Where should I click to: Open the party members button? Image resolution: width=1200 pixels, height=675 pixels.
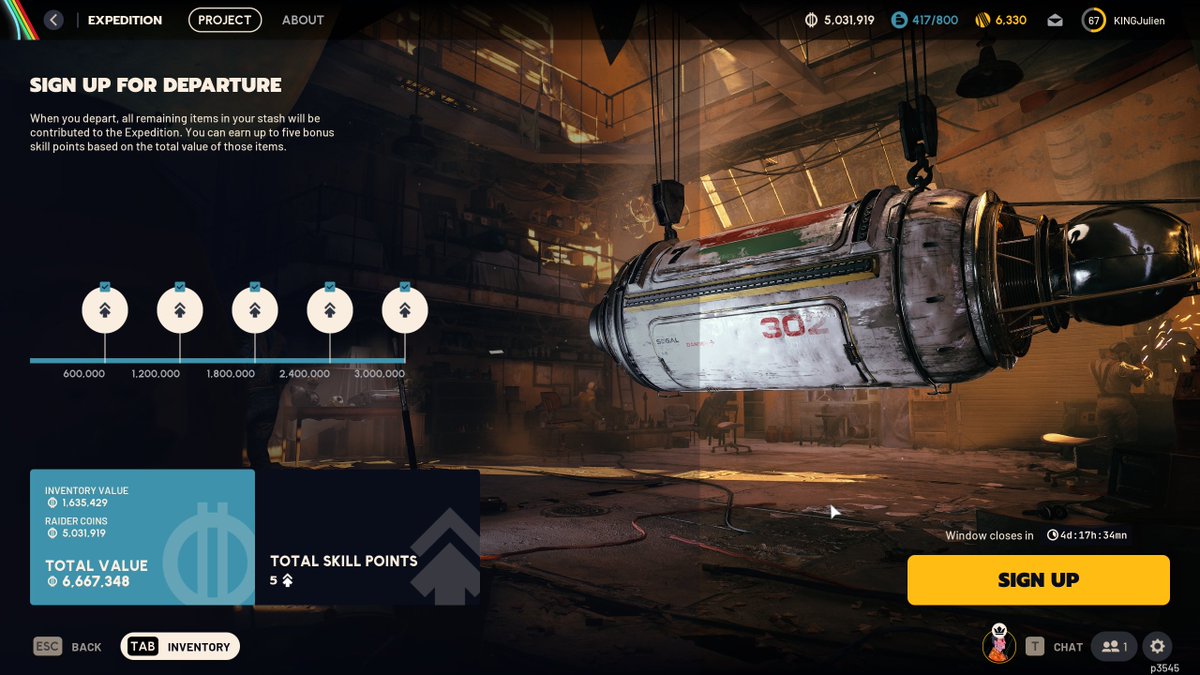pyautogui.click(x=1114, y=647)
